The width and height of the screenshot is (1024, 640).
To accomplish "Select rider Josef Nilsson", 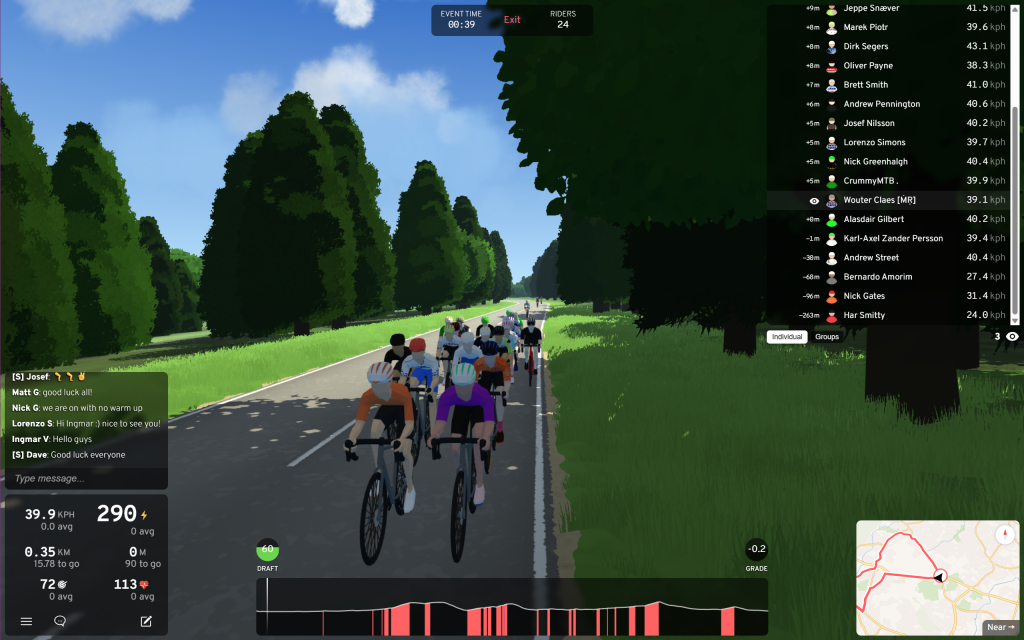I will point(868,123).
